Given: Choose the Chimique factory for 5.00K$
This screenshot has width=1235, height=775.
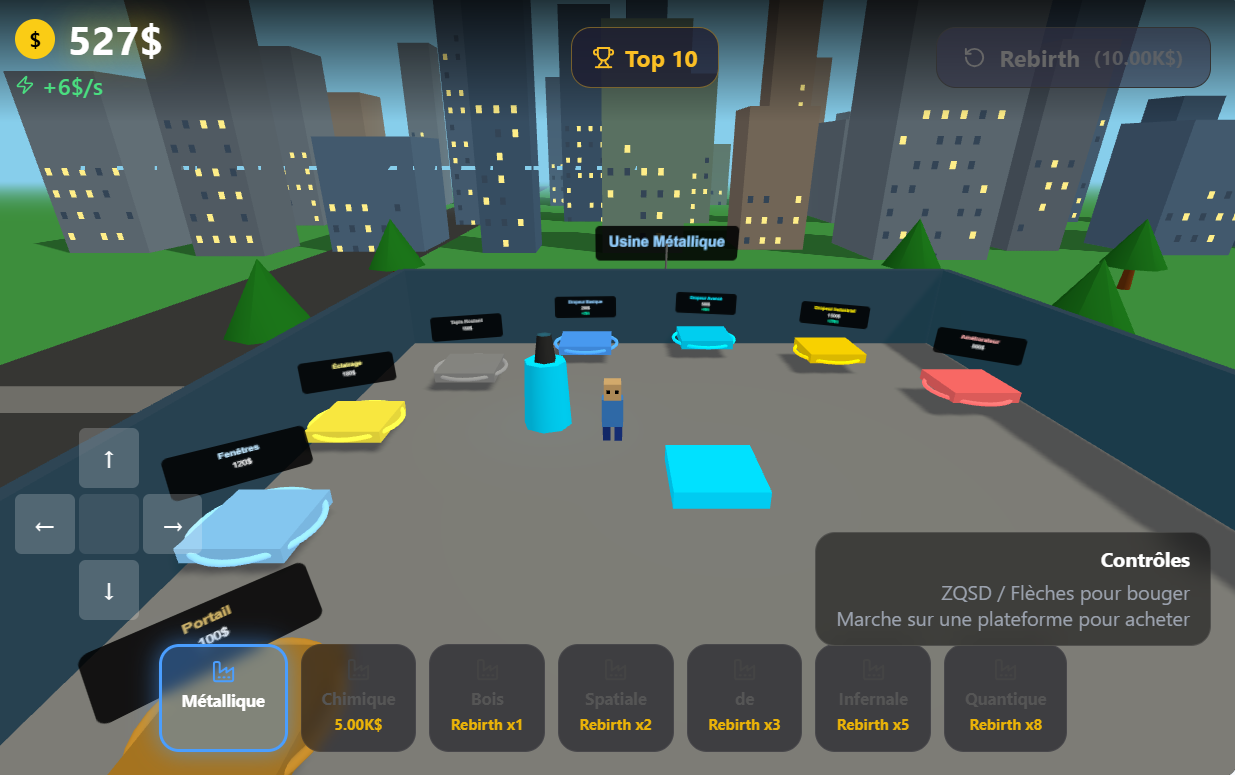Looking at the screenshot, I should 358,698.
